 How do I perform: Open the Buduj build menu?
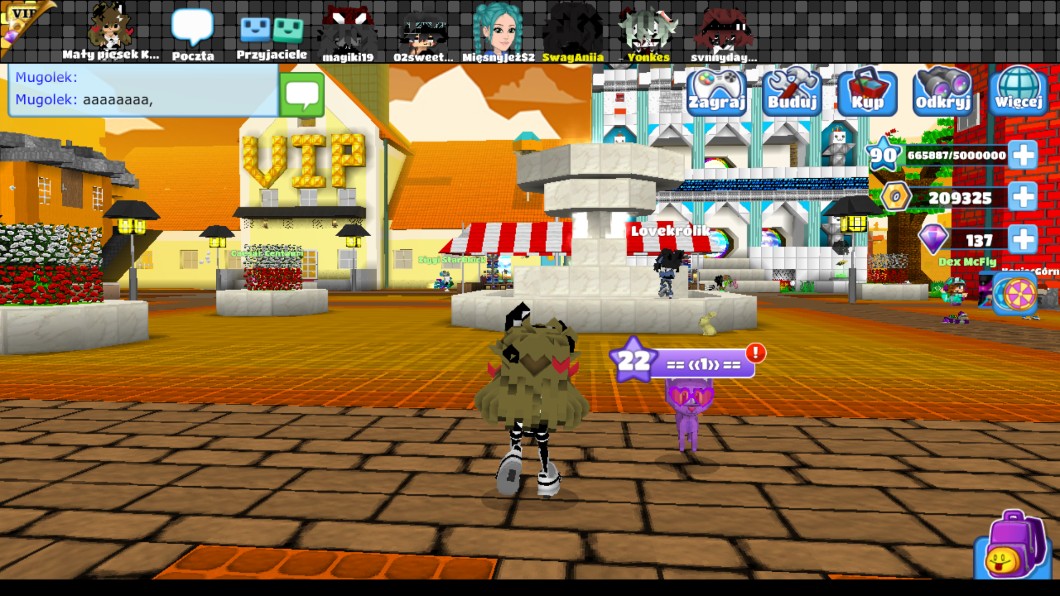(x=791, y=91)
